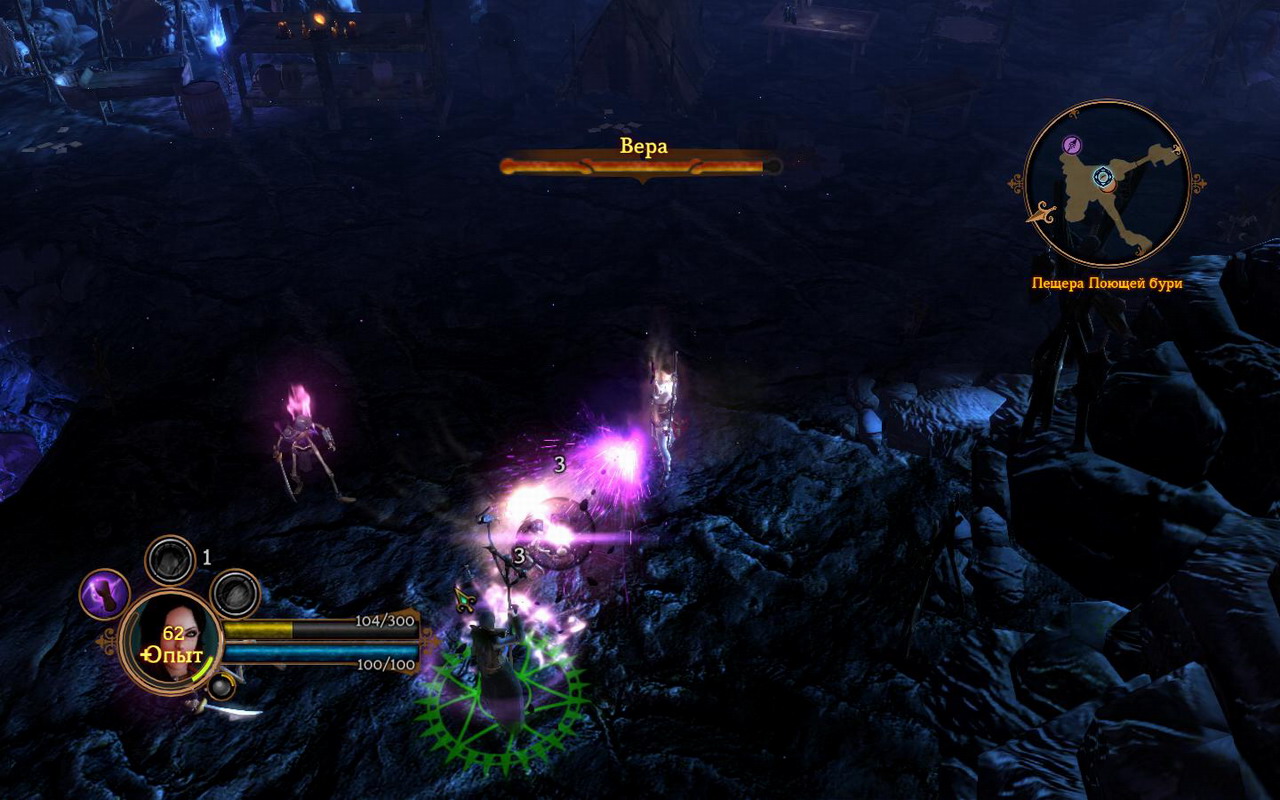The height and width of the screenshot is (800, 1280).
Task: Click the greyed ability slot beside the health bar
Action: point(235,594)
